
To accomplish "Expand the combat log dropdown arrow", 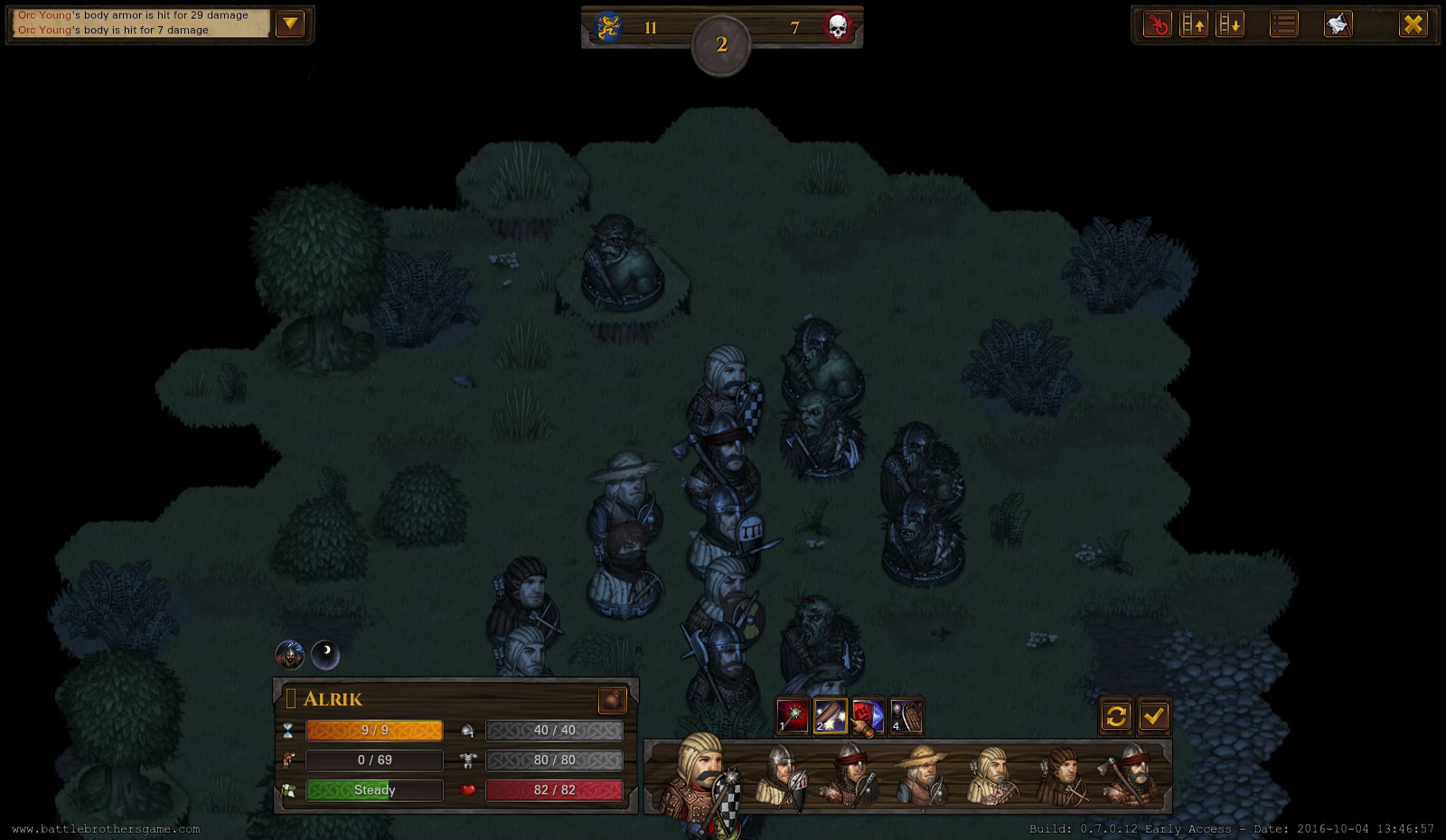I will [290, 23].
